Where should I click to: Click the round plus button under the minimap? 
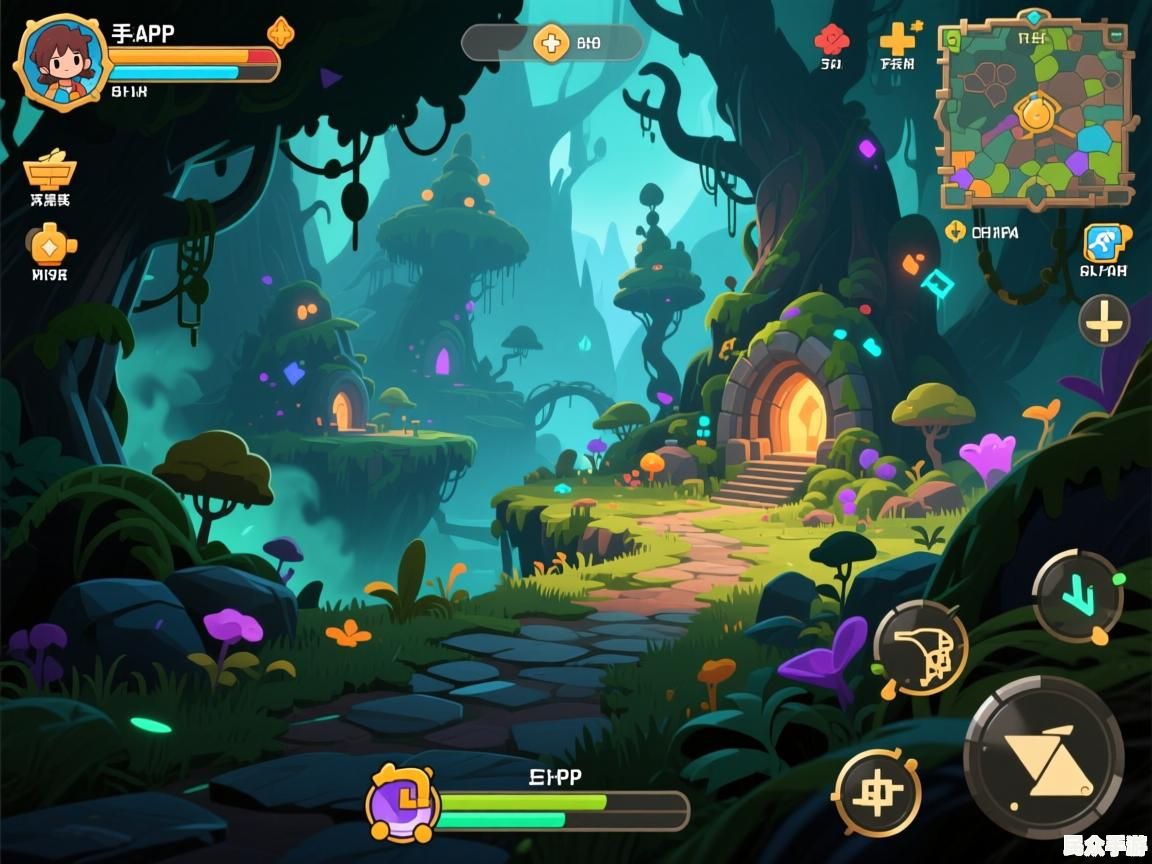[x=1104, y=322]
